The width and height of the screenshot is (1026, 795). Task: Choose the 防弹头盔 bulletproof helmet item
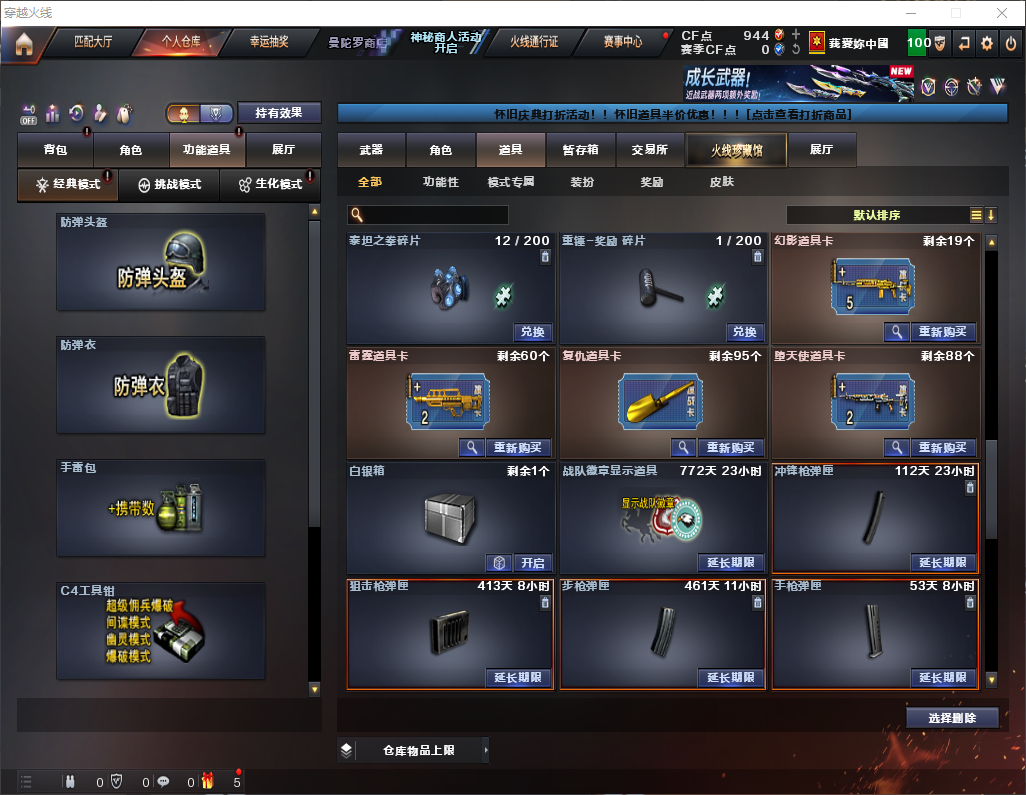click(x=161, y=263)
